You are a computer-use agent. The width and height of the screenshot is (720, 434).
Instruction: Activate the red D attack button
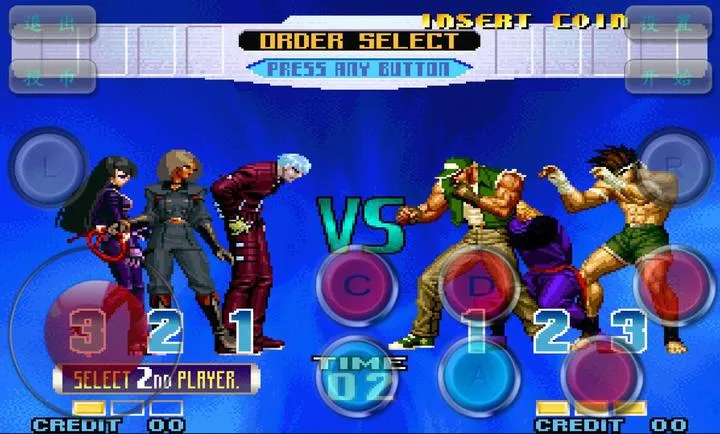click(480, 286)
